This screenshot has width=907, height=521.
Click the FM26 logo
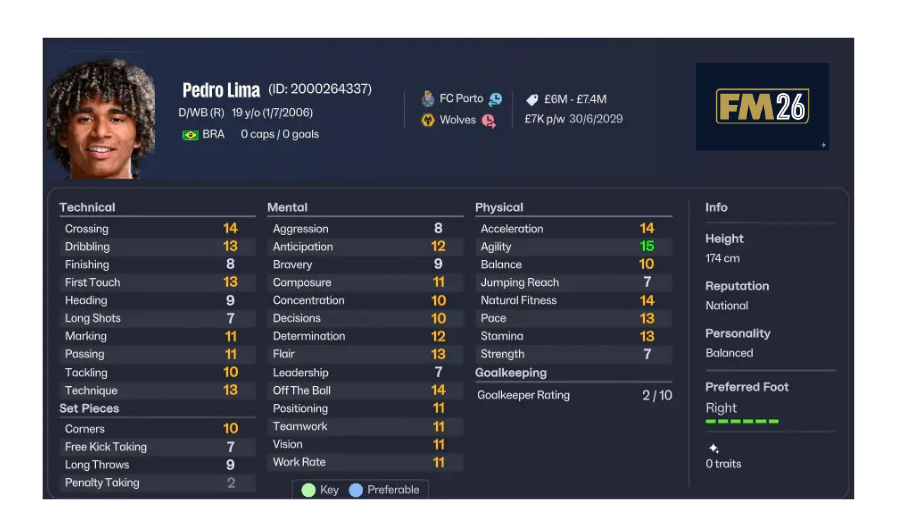[762, 107]
